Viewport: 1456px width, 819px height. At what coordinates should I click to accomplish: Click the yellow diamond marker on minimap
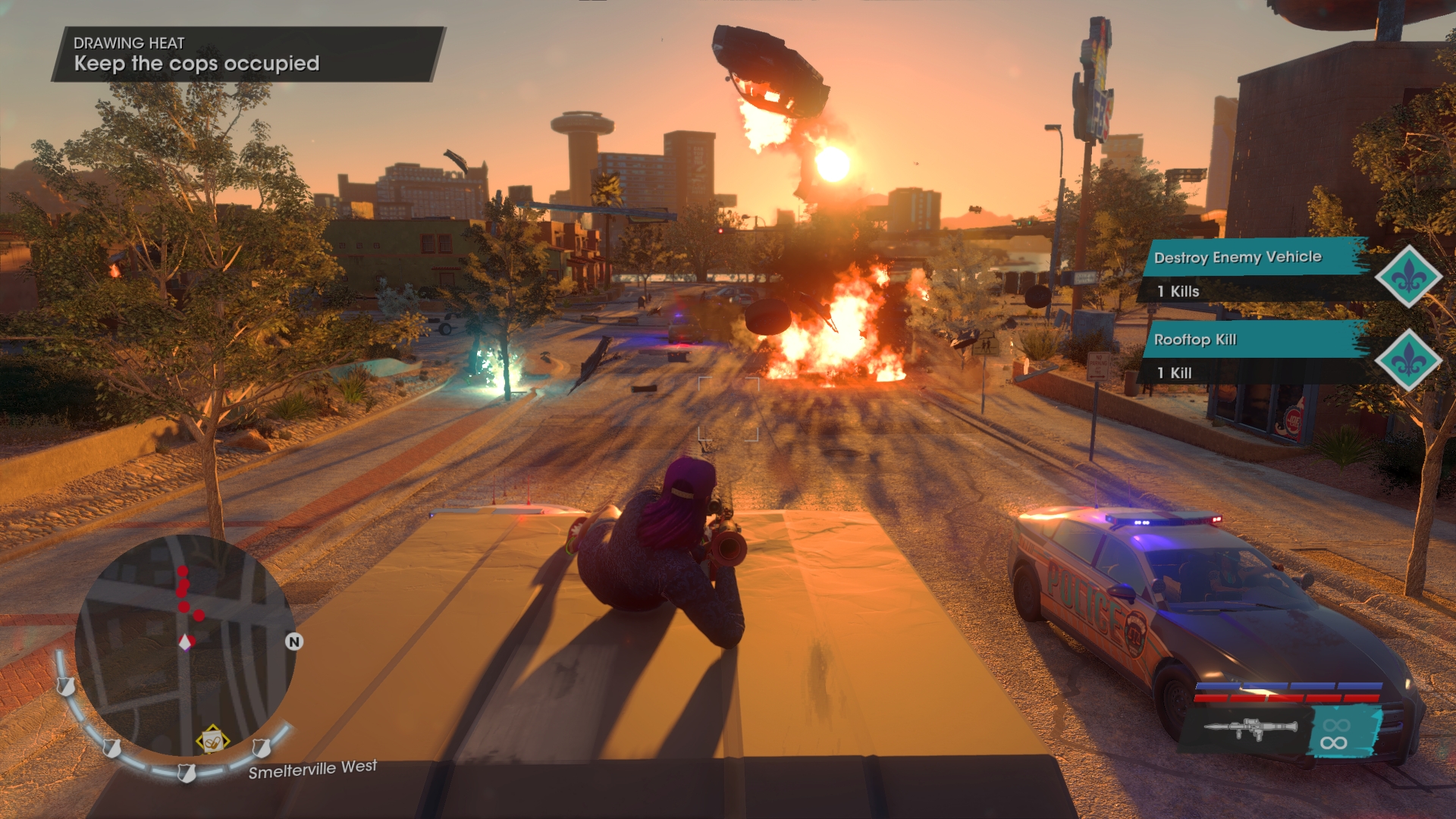(x=212, y=740)
